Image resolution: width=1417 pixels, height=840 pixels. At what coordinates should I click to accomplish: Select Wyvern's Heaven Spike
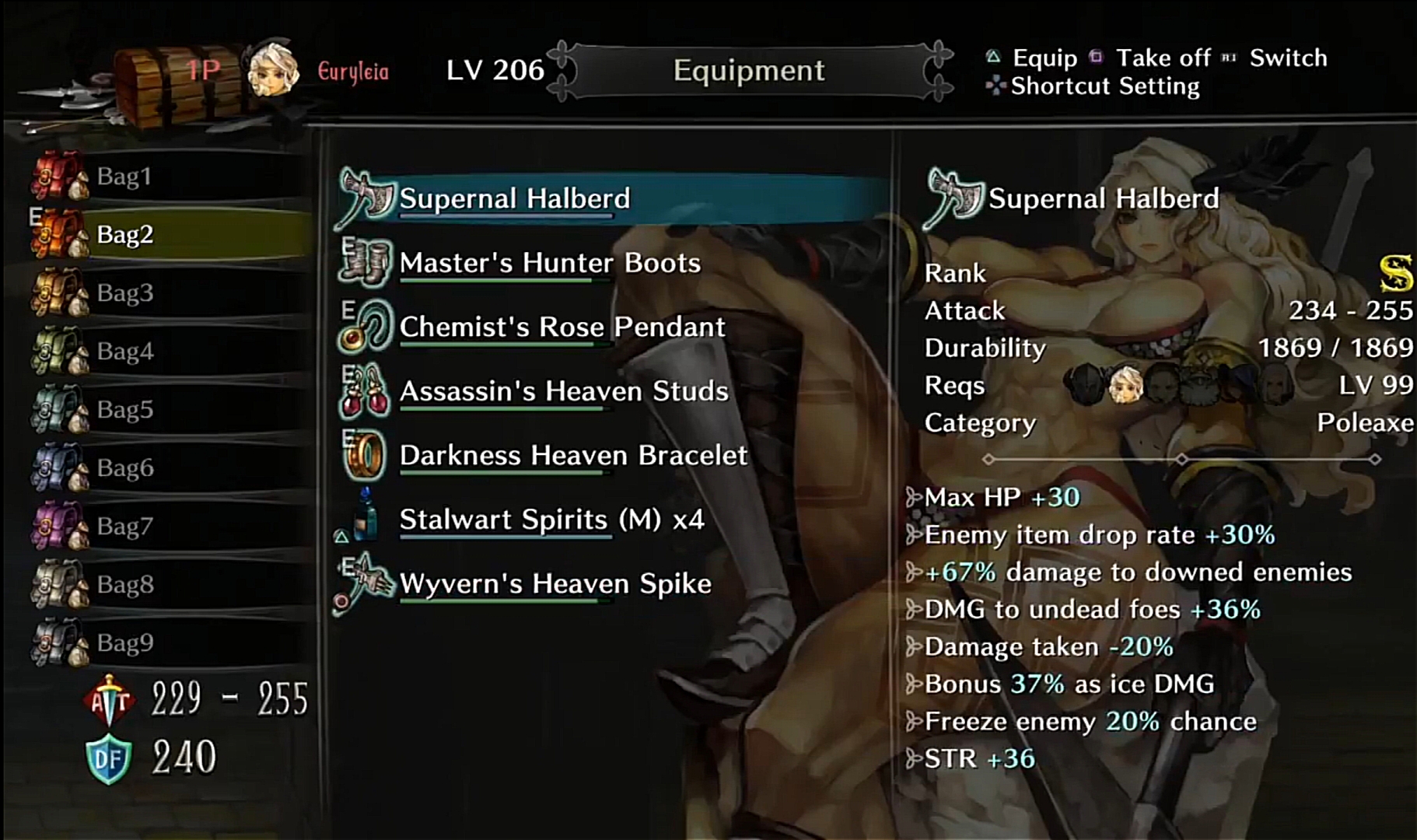pos(555,583)
